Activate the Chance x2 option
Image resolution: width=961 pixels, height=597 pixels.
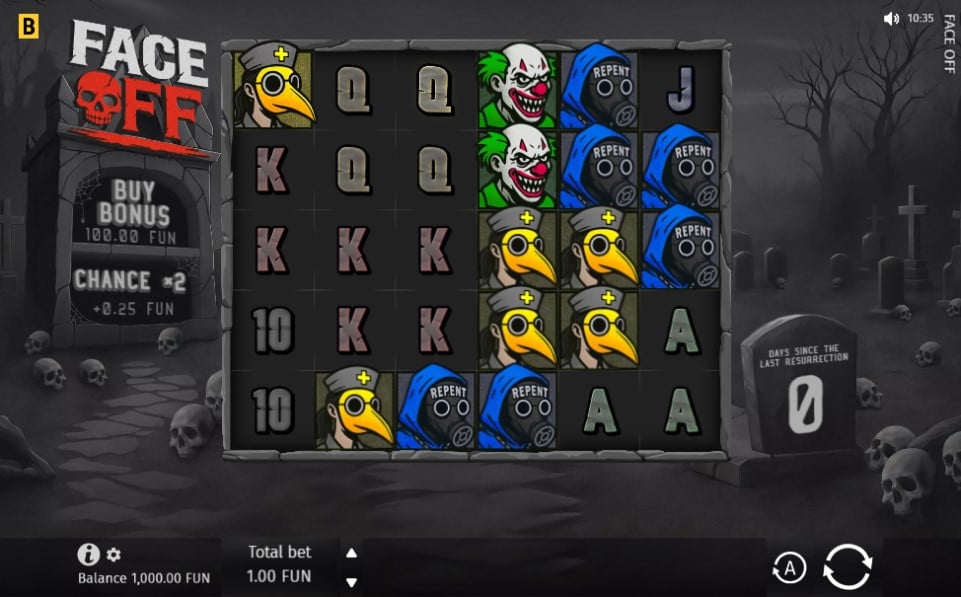[x=131, y=291]
